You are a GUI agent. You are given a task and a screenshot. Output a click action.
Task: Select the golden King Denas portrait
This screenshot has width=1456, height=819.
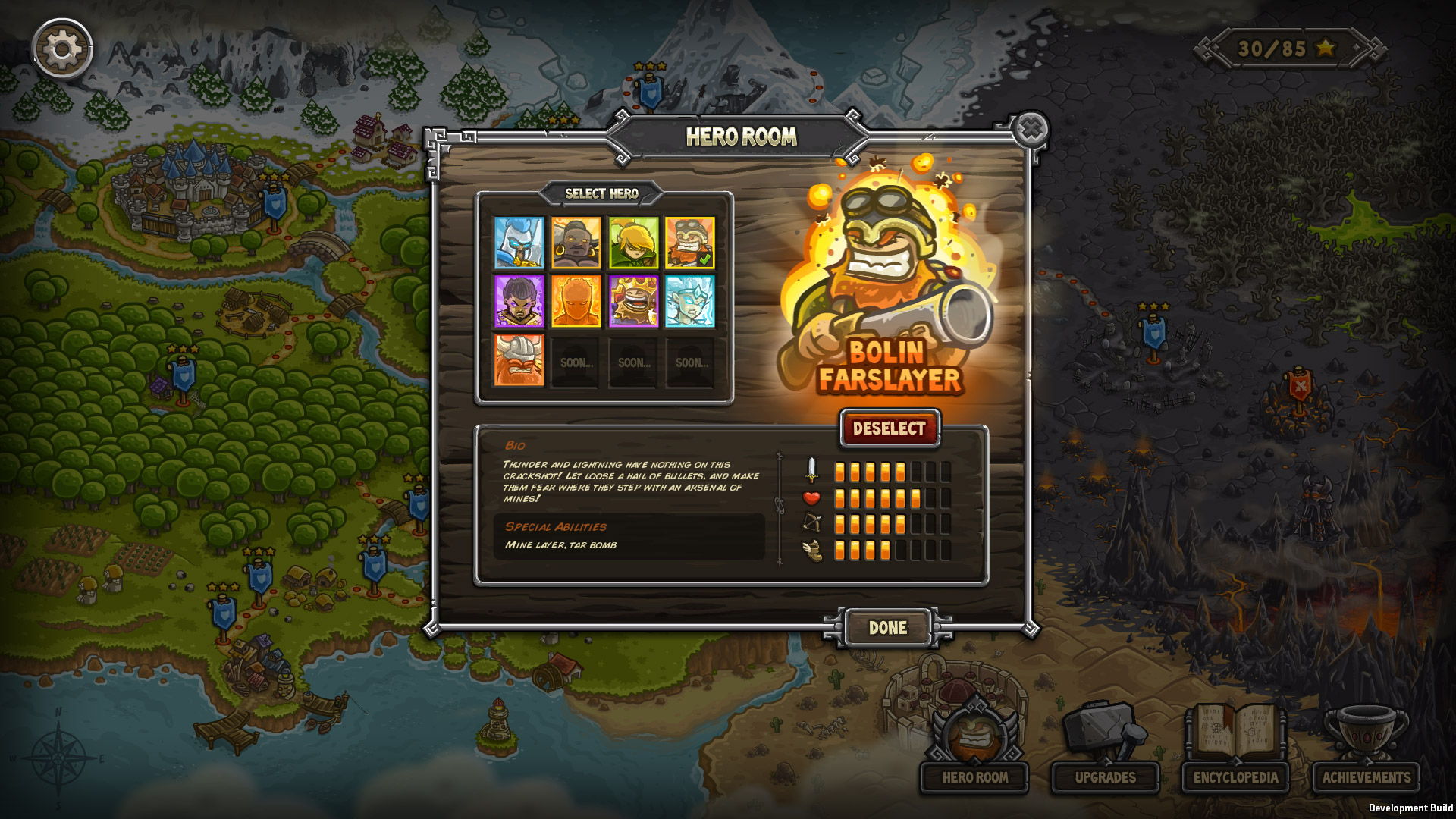point(632,303)
